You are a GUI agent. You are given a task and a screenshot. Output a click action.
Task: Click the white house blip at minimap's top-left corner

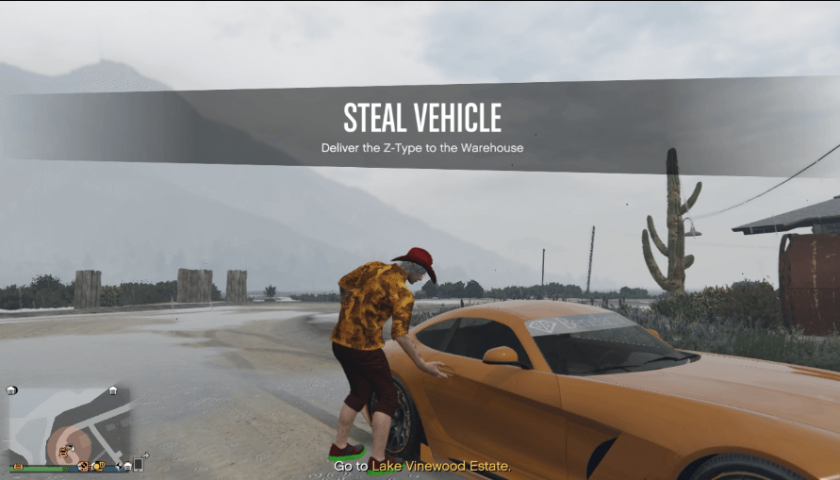tap(12, 390)
